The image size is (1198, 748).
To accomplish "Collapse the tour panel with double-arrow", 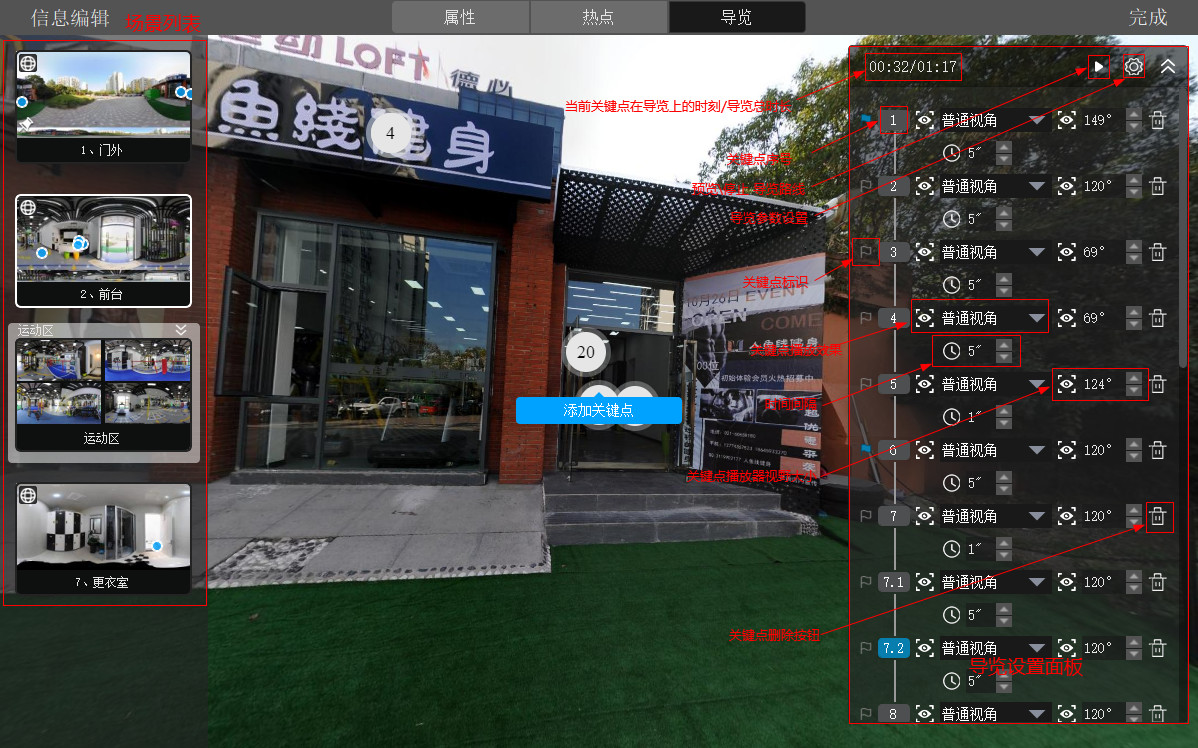I will [1168, 67].
